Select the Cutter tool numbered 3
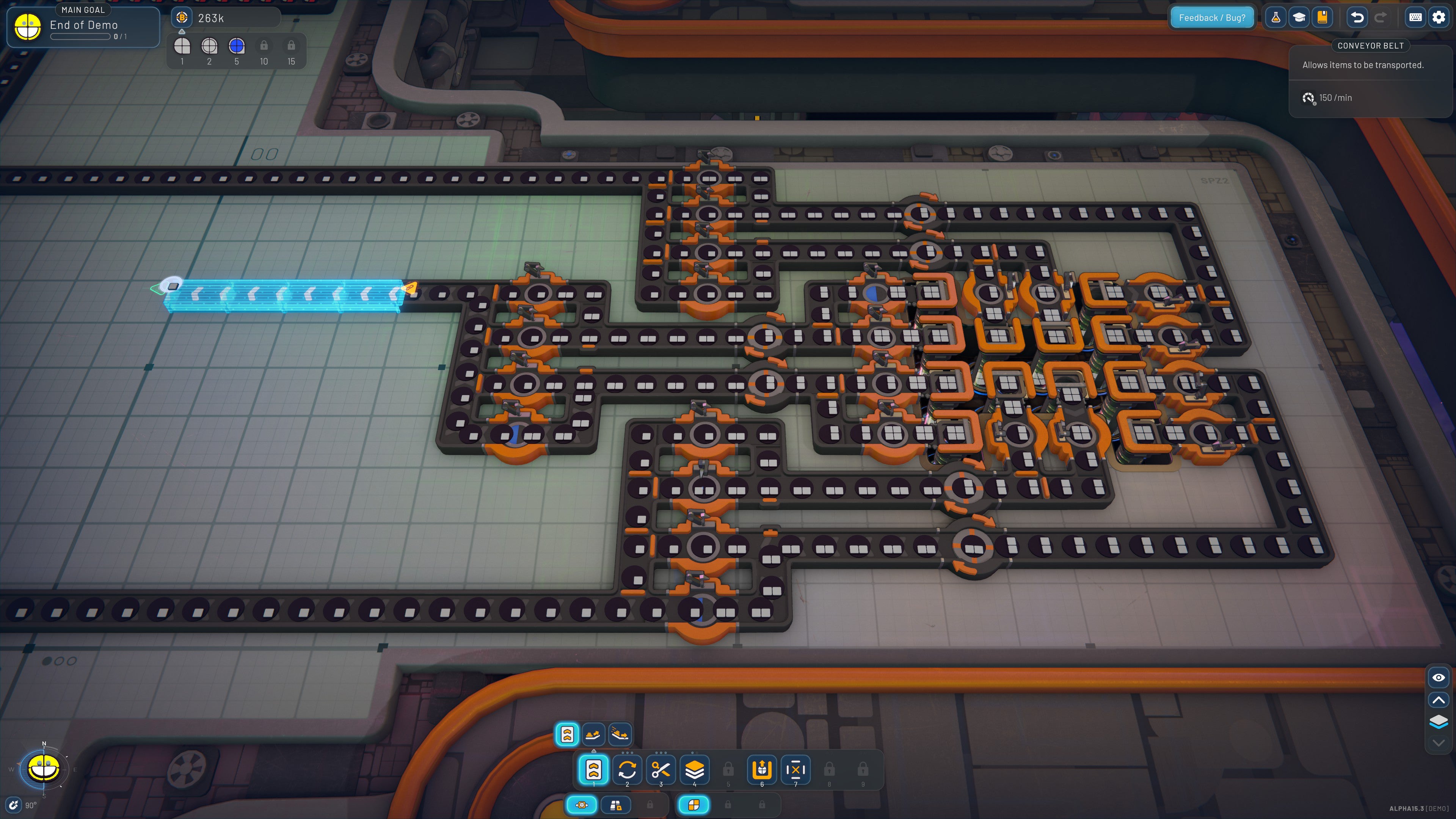Image resolution: width=1456 pixels, height=819 pixels. click(661, 770)
